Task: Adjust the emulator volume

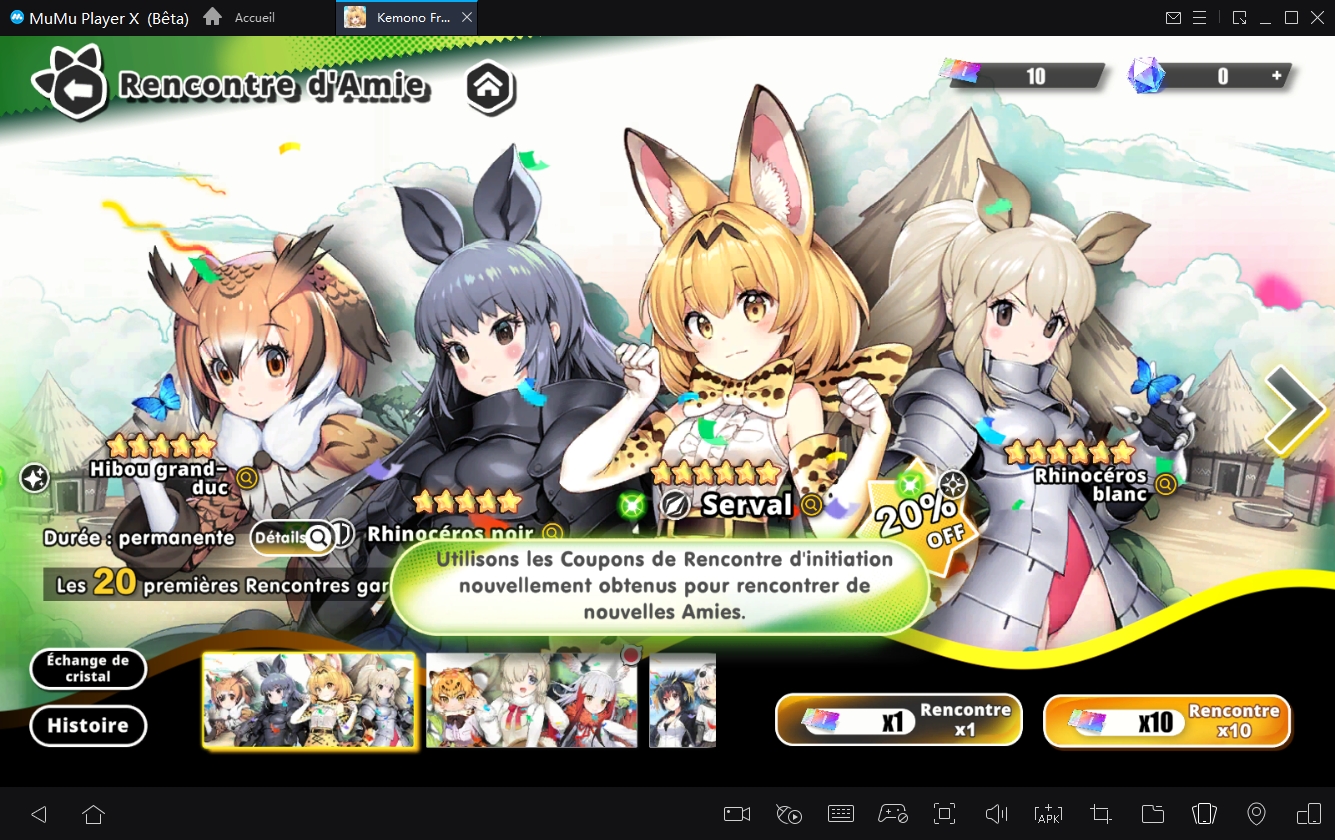Action: click(997, 814)
